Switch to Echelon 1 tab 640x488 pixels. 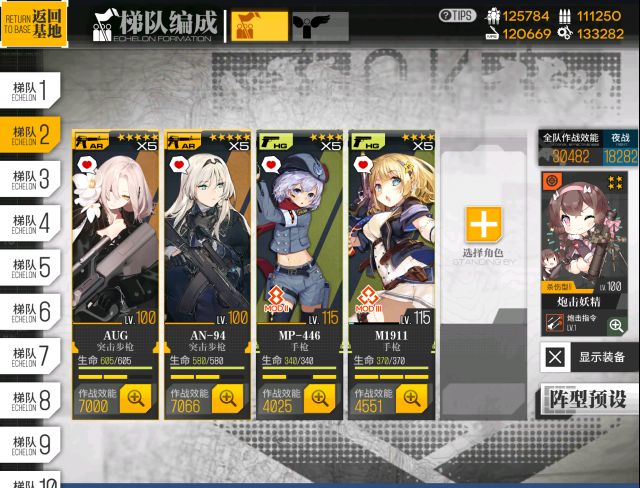(x=28, y=88)
